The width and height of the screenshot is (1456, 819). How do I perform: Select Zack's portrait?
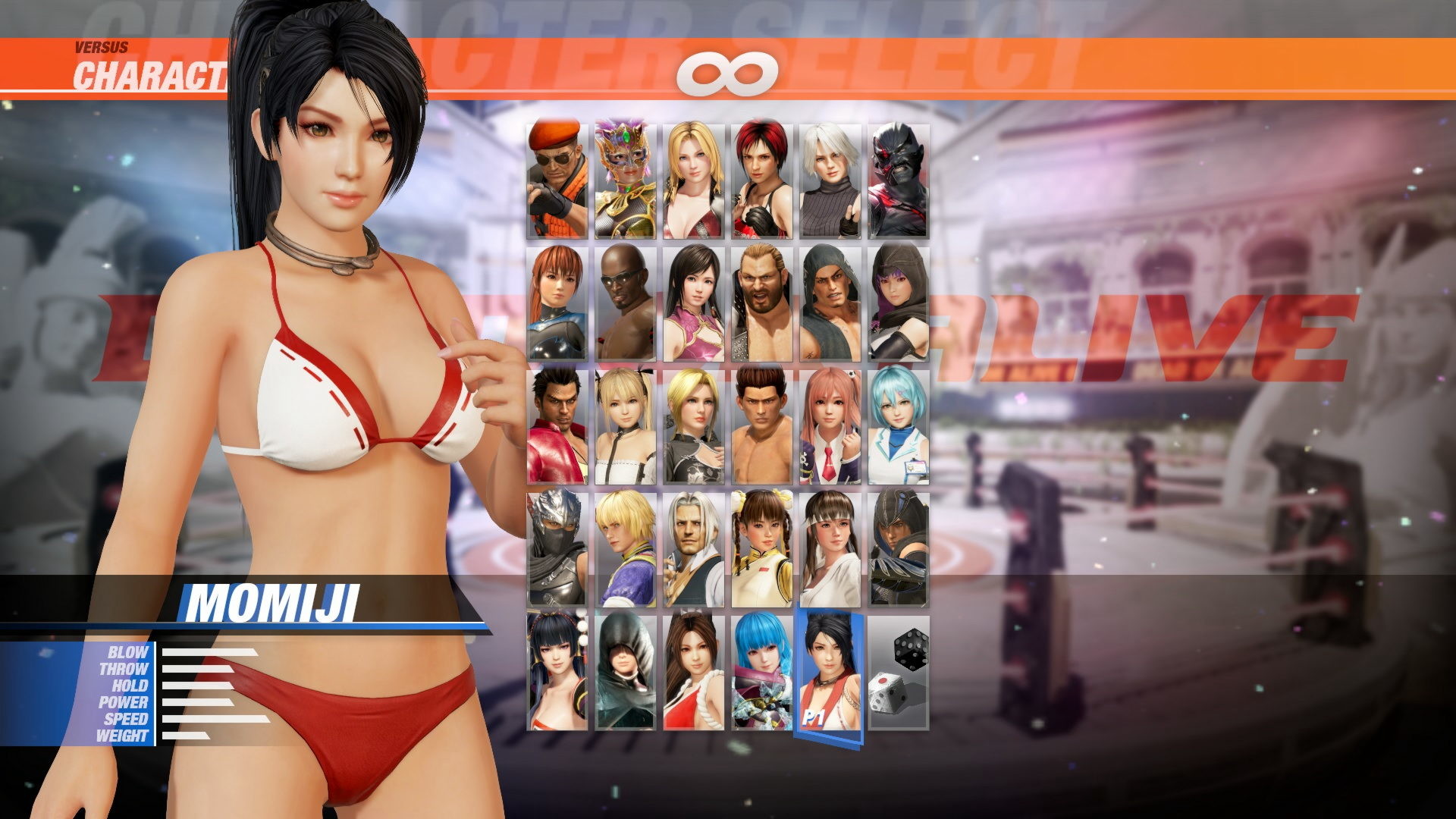click(x=626, y=303)
